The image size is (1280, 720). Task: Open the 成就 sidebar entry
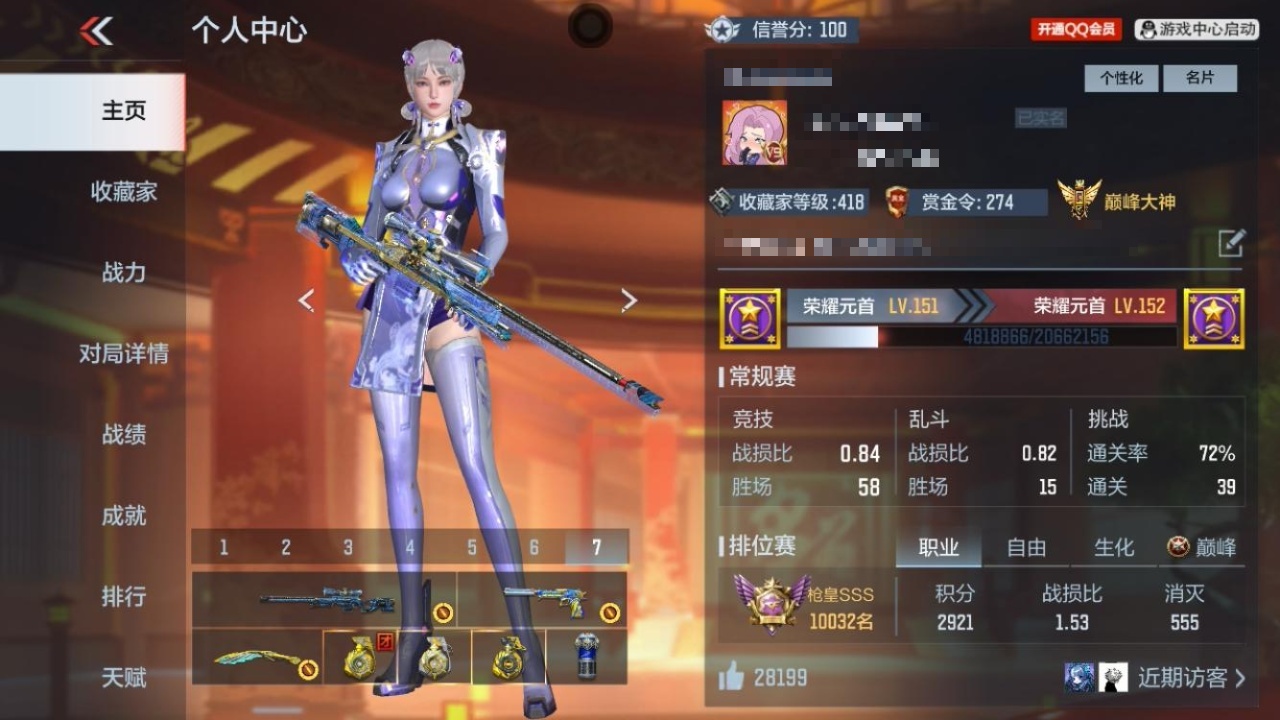pyautogui.click(x=124, y=515)
